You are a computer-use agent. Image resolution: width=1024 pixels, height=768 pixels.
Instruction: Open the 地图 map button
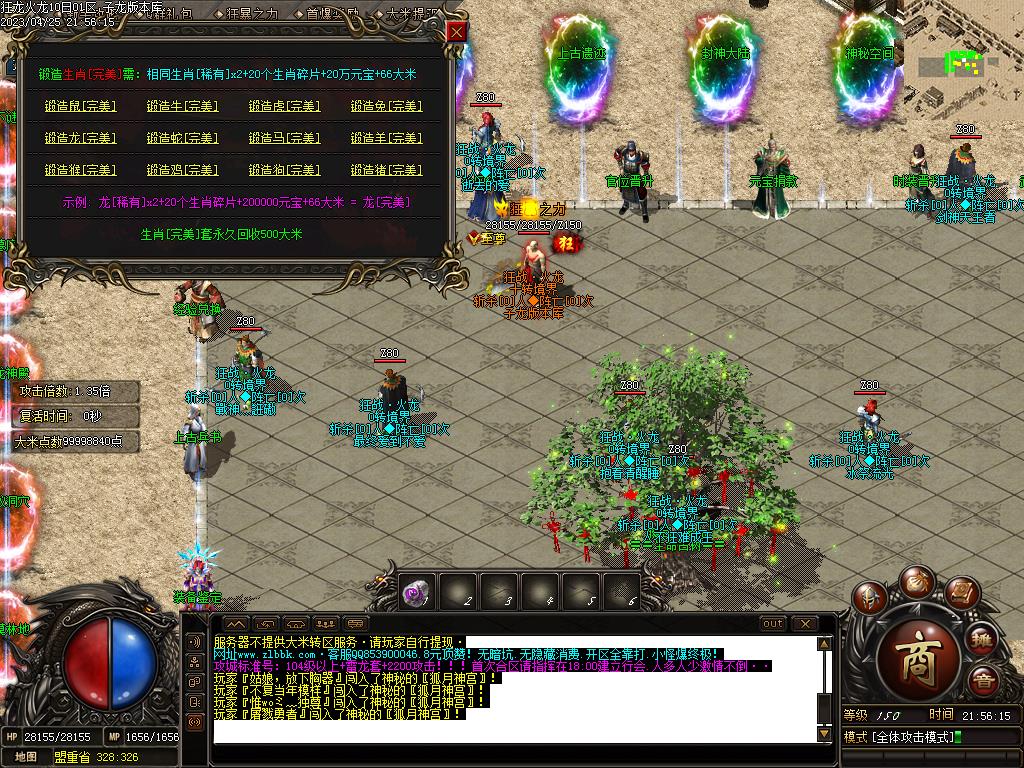[27, 757]
